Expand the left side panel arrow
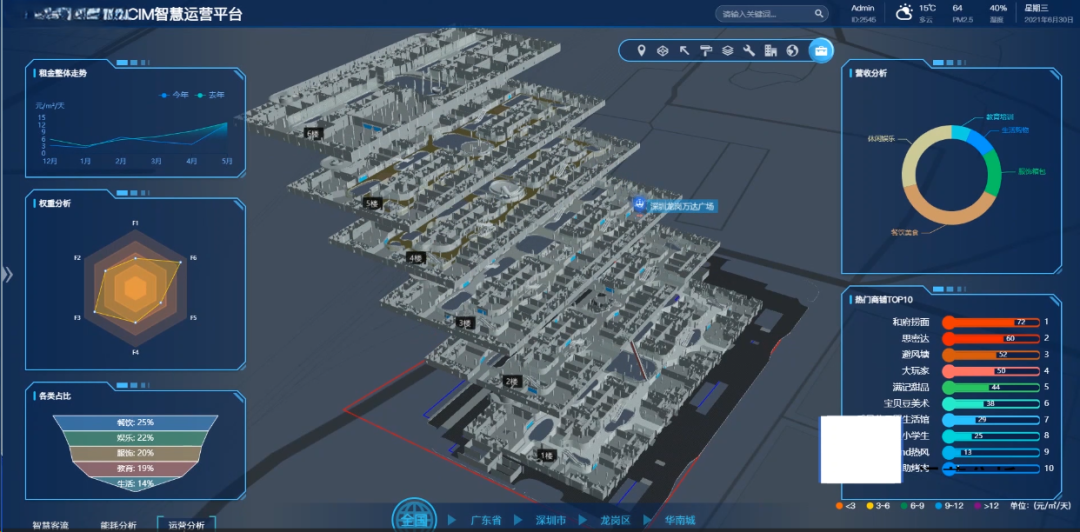1080x532 pixels. 7,275
